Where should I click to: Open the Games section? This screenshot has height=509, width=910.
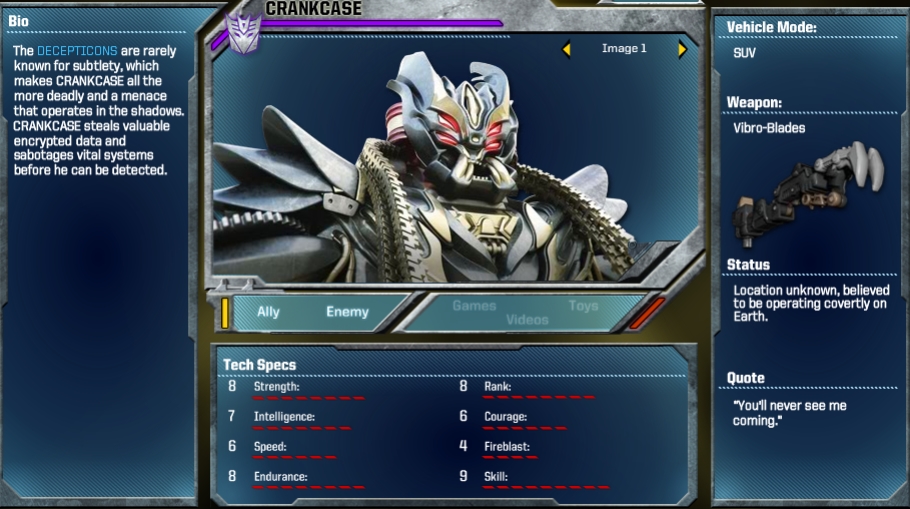point(474,306)
